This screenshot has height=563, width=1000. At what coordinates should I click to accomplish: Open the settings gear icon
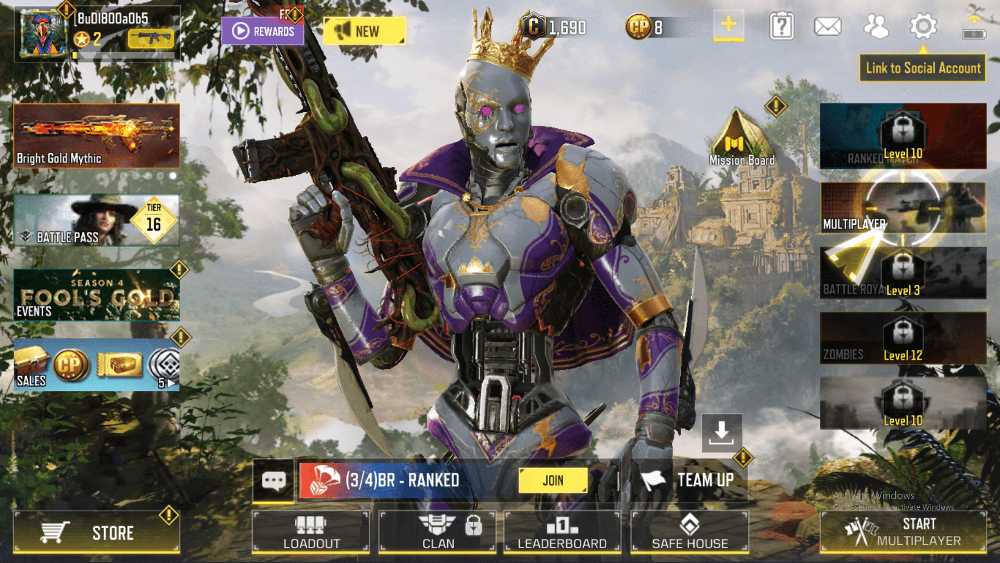(x=922, y=27)
